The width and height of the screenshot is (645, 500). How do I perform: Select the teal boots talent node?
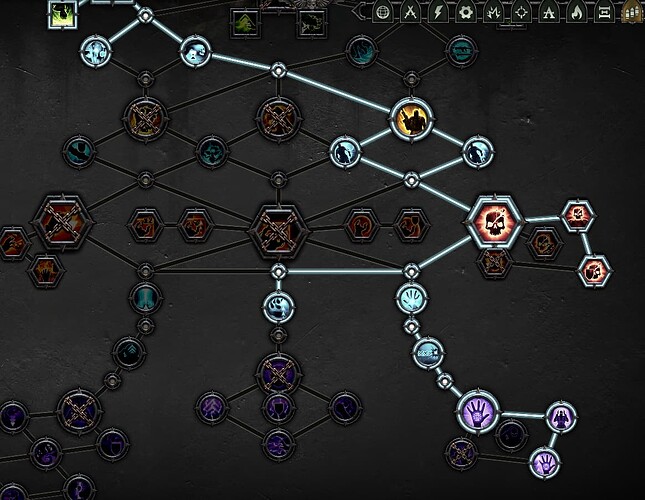pyautogui.click(x=146, y=298)
